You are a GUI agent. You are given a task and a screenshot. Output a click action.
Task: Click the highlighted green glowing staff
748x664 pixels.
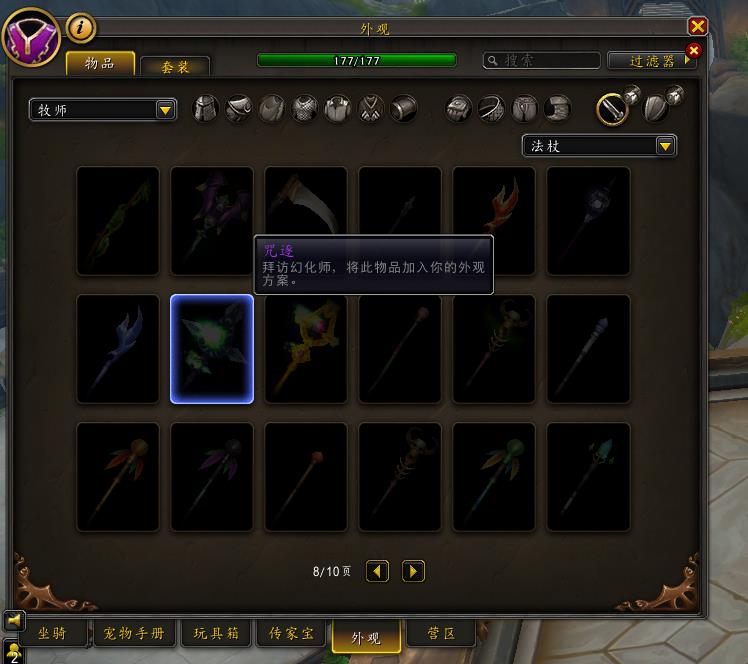point(212,349)
